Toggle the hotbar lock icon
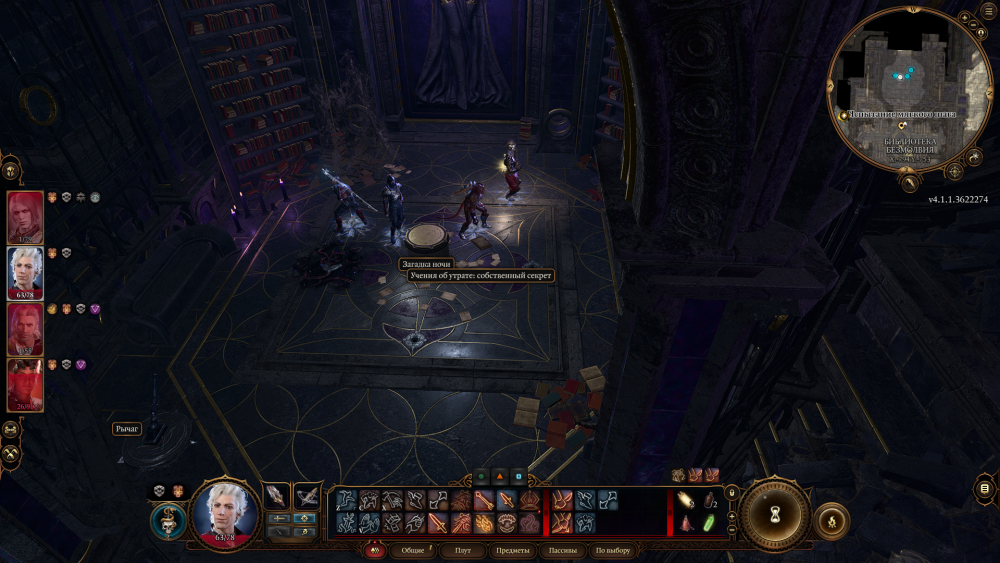The width and height of the screenshot is (1000, 563). 733,492
